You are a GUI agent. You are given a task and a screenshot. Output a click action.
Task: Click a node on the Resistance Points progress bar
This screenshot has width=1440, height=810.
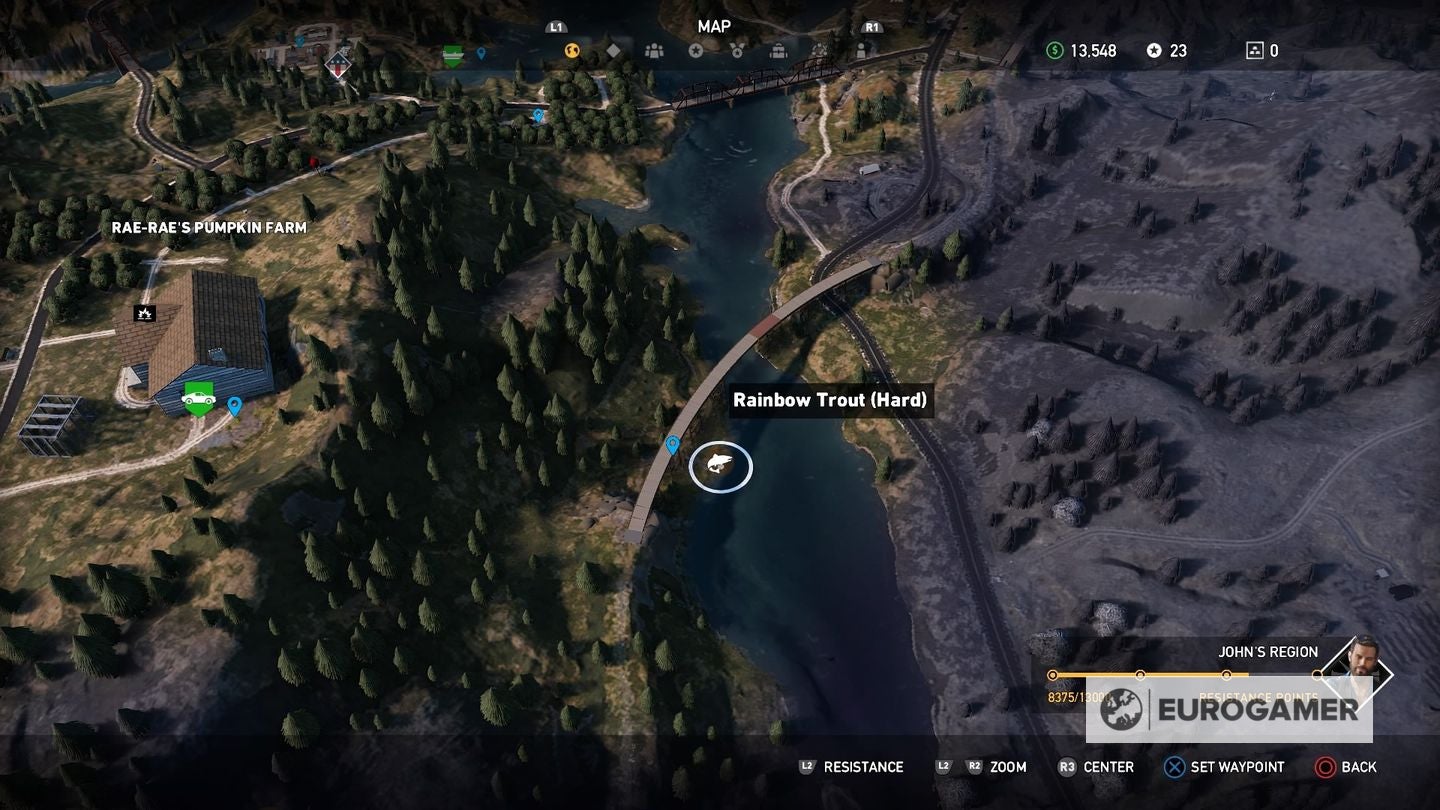click(1140, 674)
